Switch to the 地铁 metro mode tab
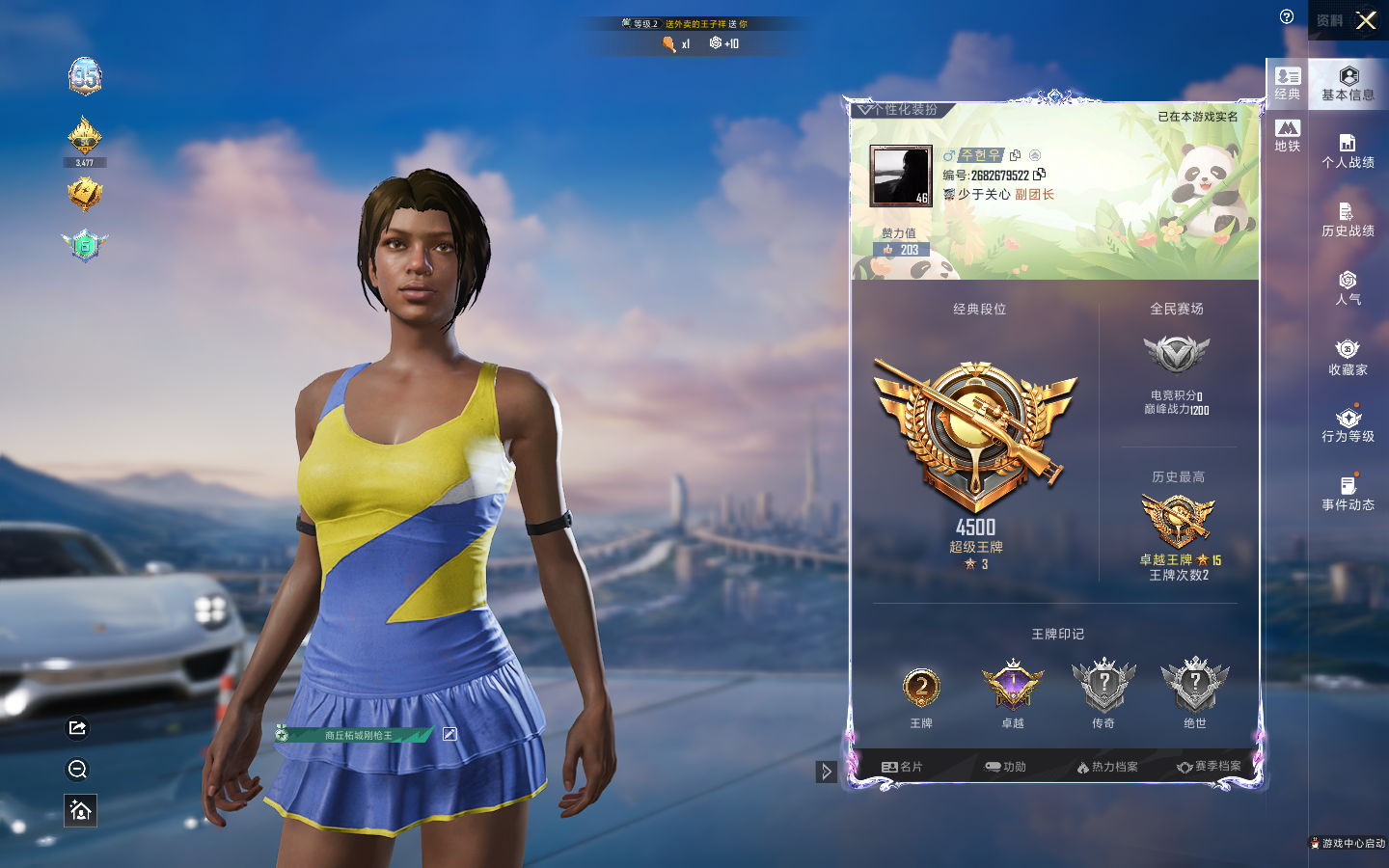The width and height of the screenshot is (1389, 868). pyautogui.click(x=1288, y=135)
